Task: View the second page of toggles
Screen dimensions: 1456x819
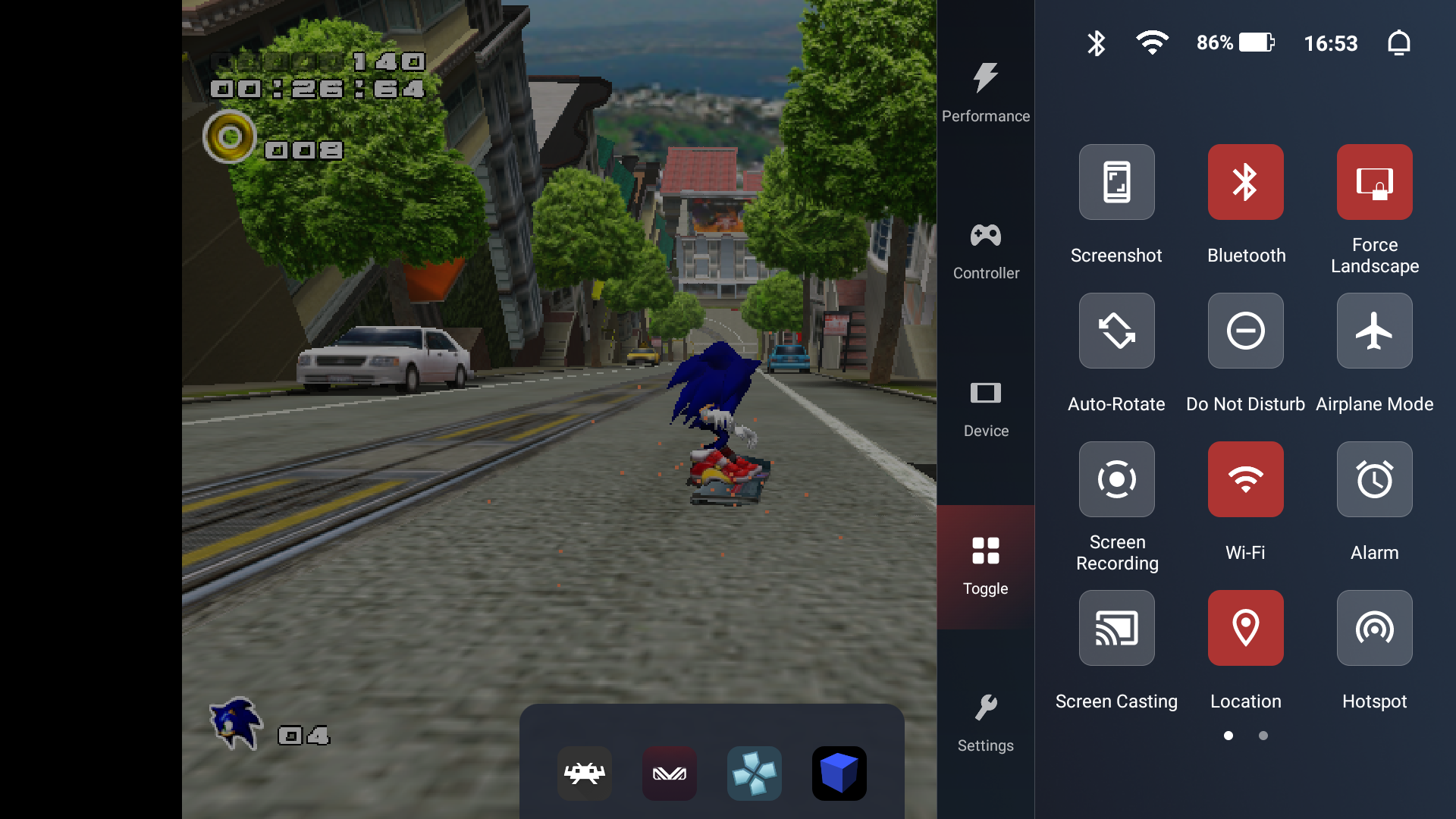Action: tap(1263, 735)
